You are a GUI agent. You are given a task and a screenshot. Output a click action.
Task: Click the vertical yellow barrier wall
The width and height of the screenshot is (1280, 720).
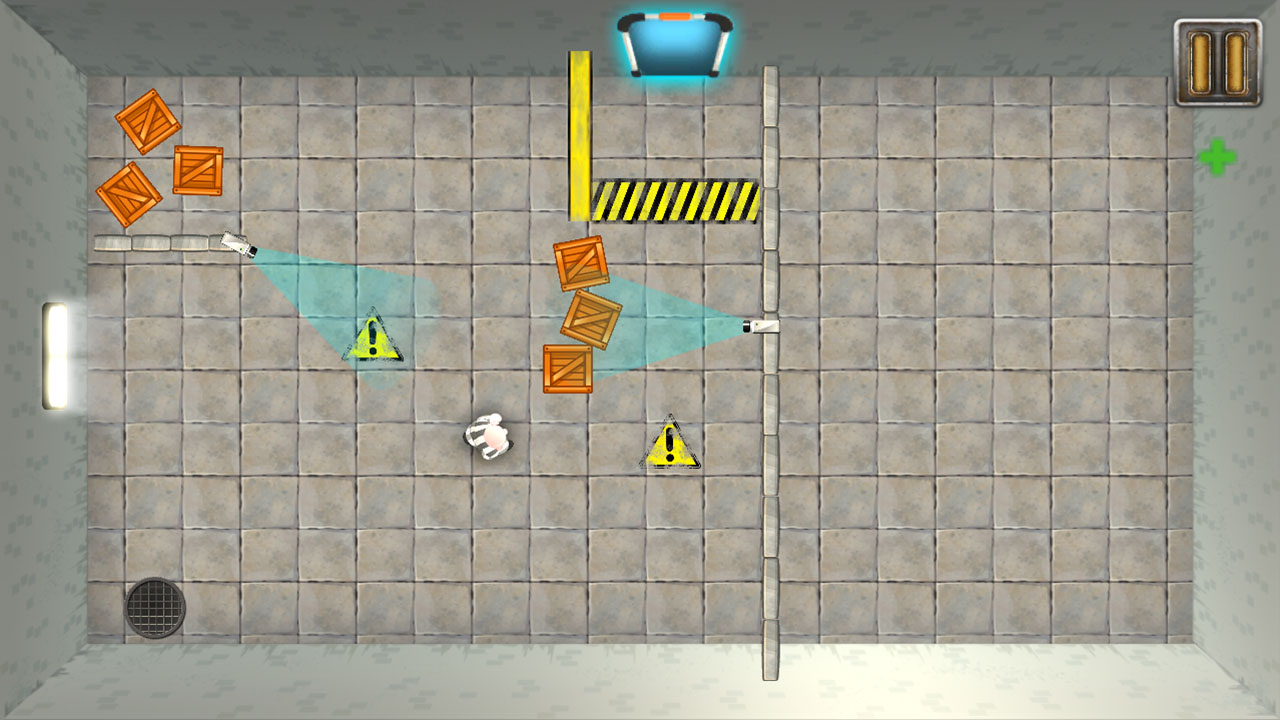(x=579, y=135)
